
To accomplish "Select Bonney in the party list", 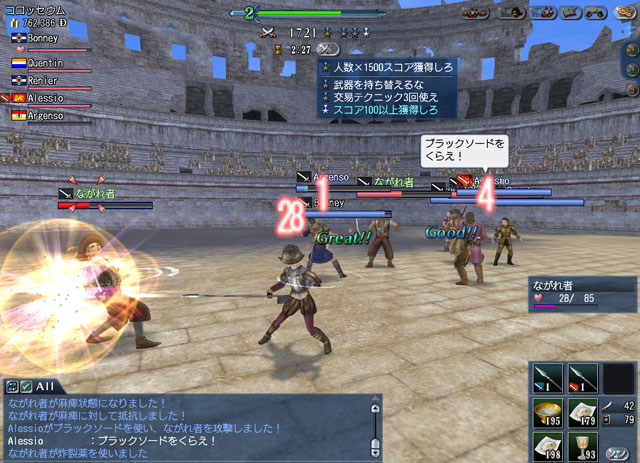I will [x=42, y=38].
